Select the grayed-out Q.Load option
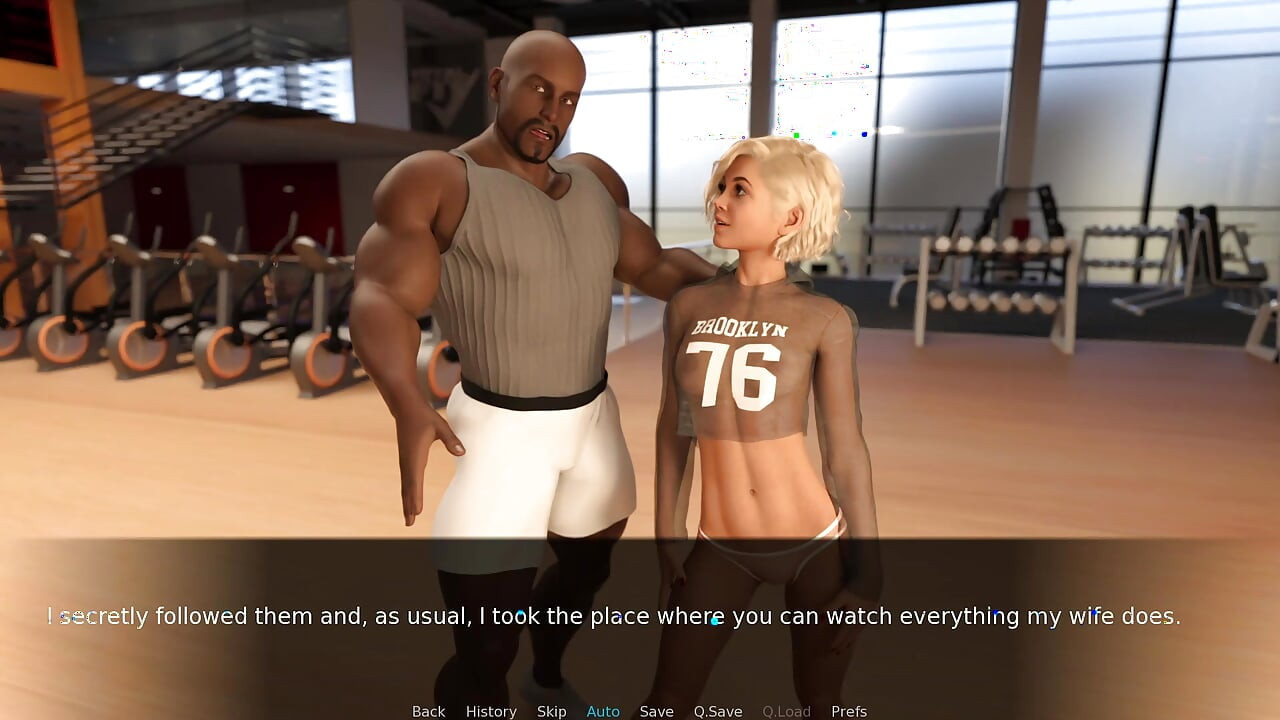1280x720 pixels. pyautogui.click(x=786, y=711)
